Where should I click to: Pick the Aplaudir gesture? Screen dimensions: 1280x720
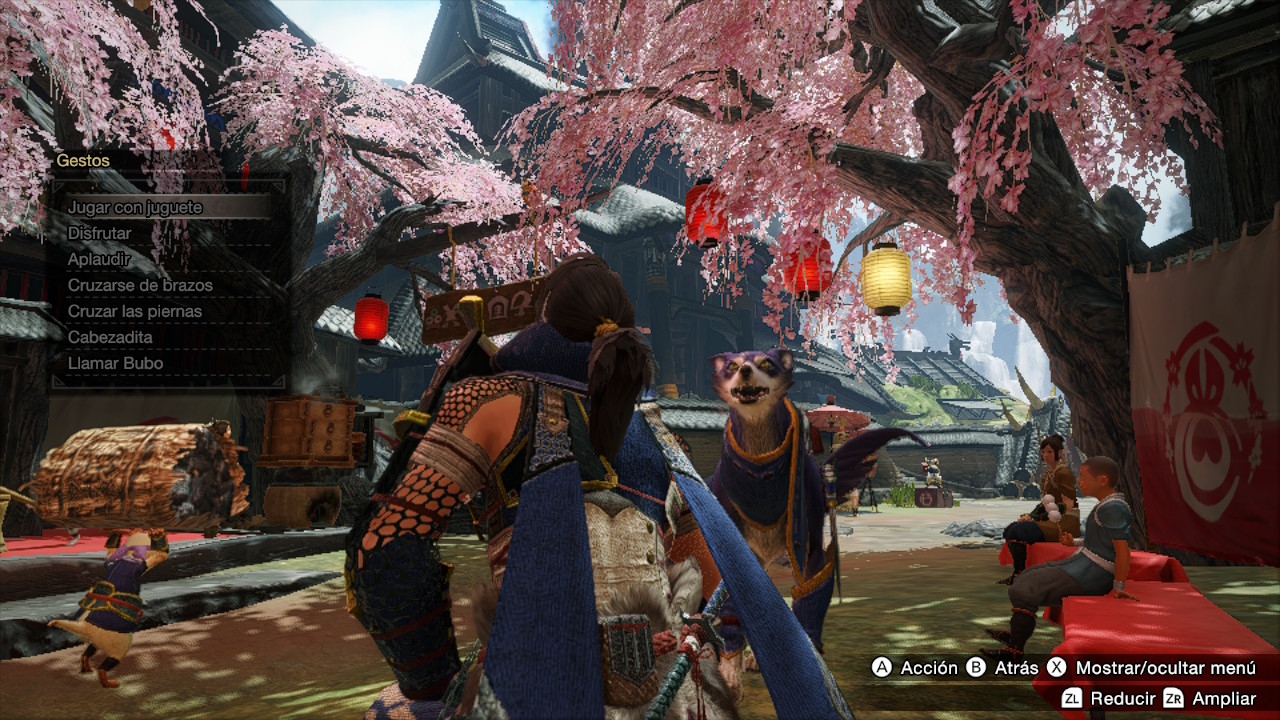click(100, 259)
